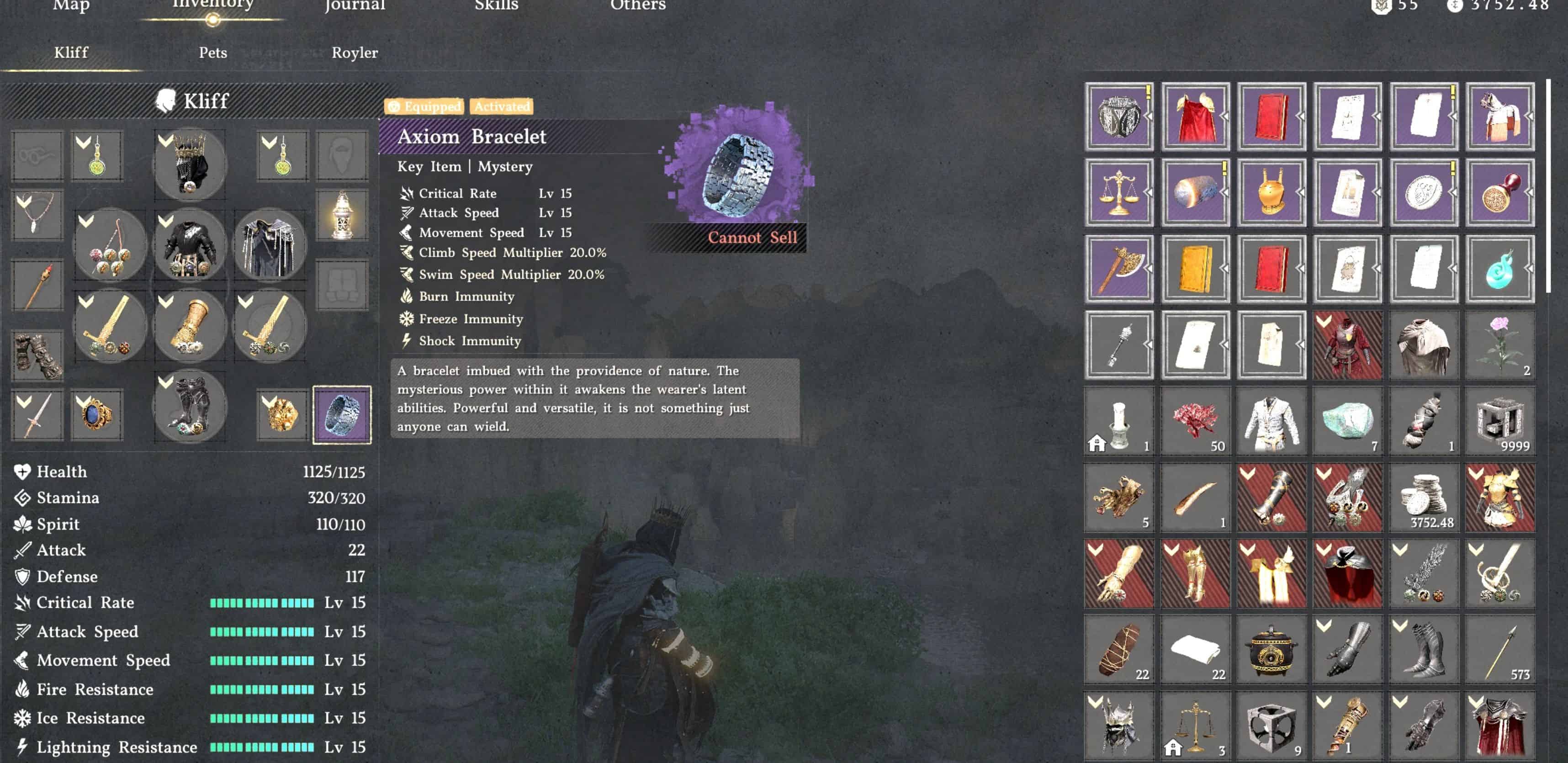Select the golden balance scales in the inventory grid

tap(1119, 192)
